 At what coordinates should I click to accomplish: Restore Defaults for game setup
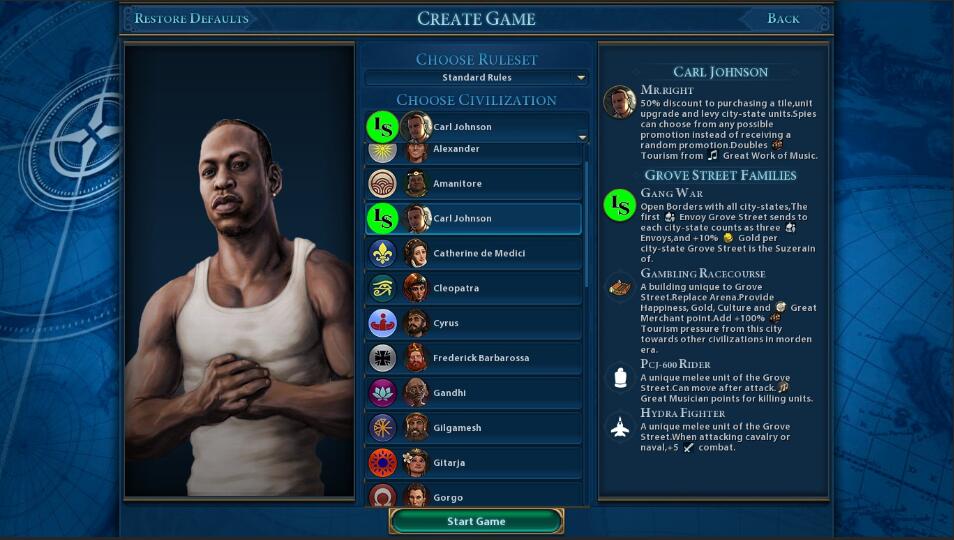[x=191, y=18]
